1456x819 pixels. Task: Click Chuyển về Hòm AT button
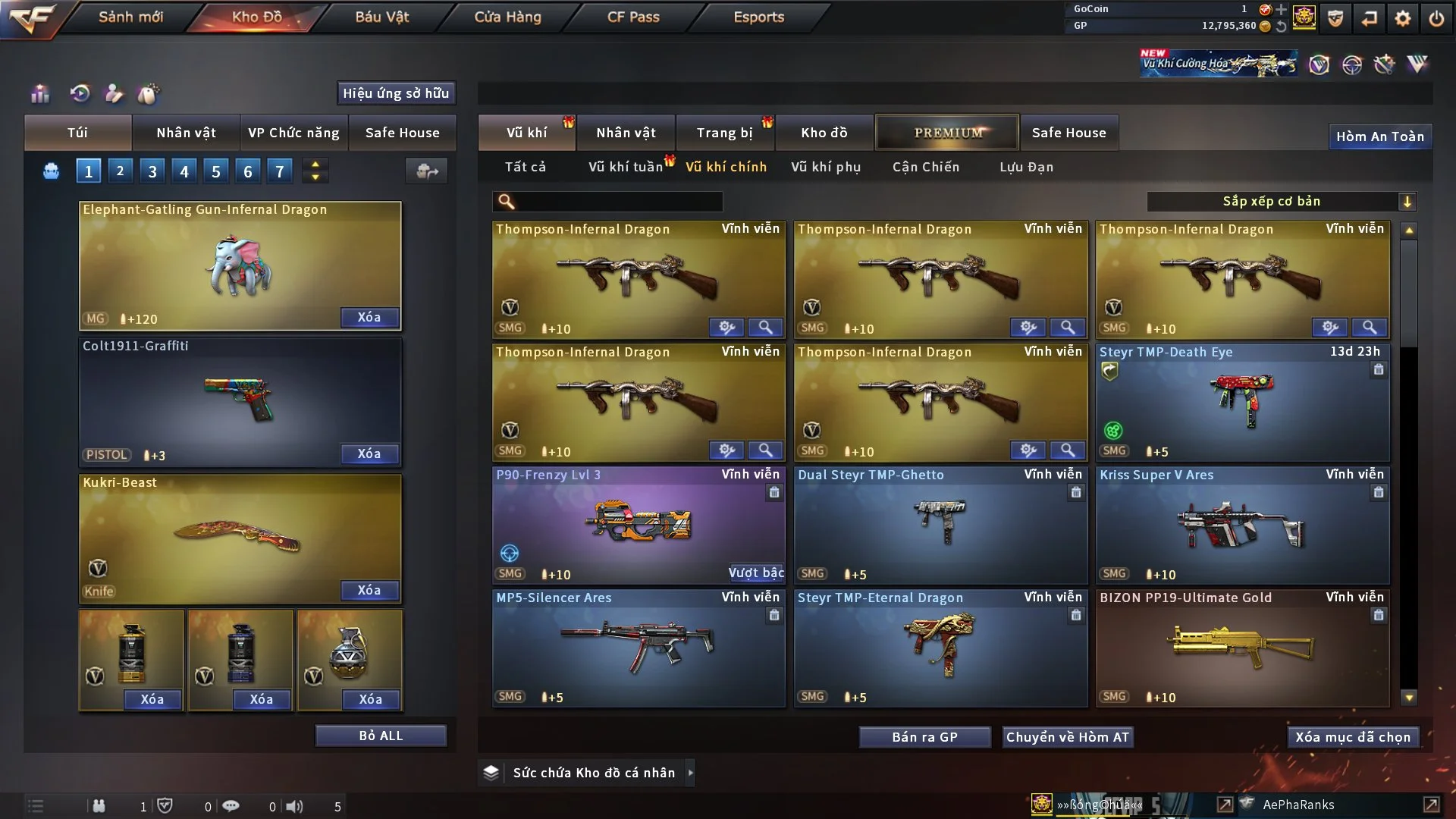tap(1068, 737)
